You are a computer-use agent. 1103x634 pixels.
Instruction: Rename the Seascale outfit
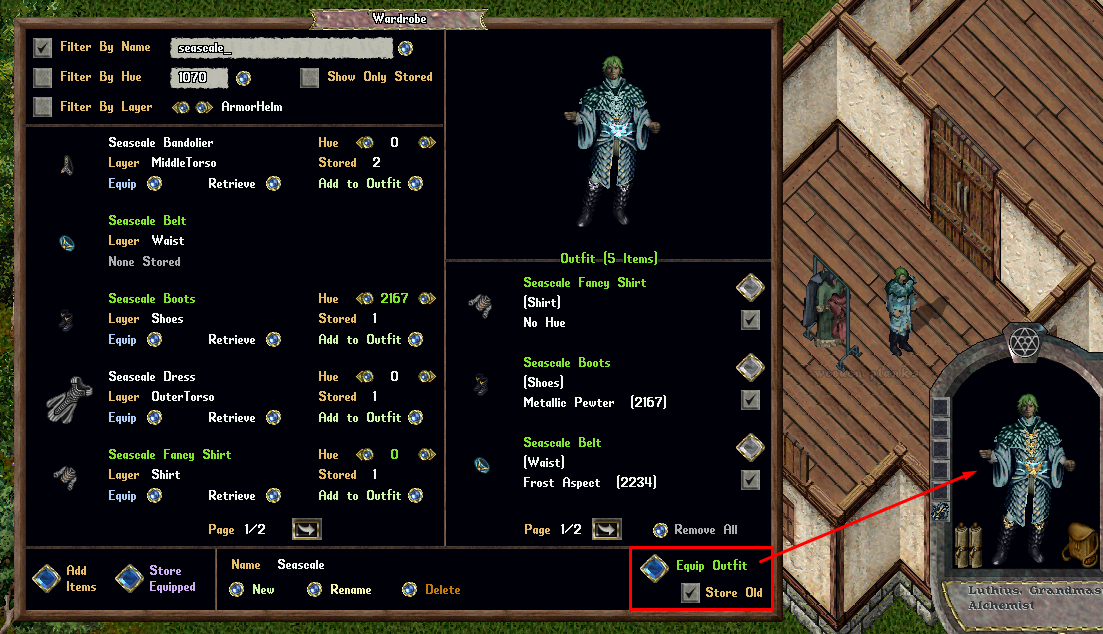(314, 590)
